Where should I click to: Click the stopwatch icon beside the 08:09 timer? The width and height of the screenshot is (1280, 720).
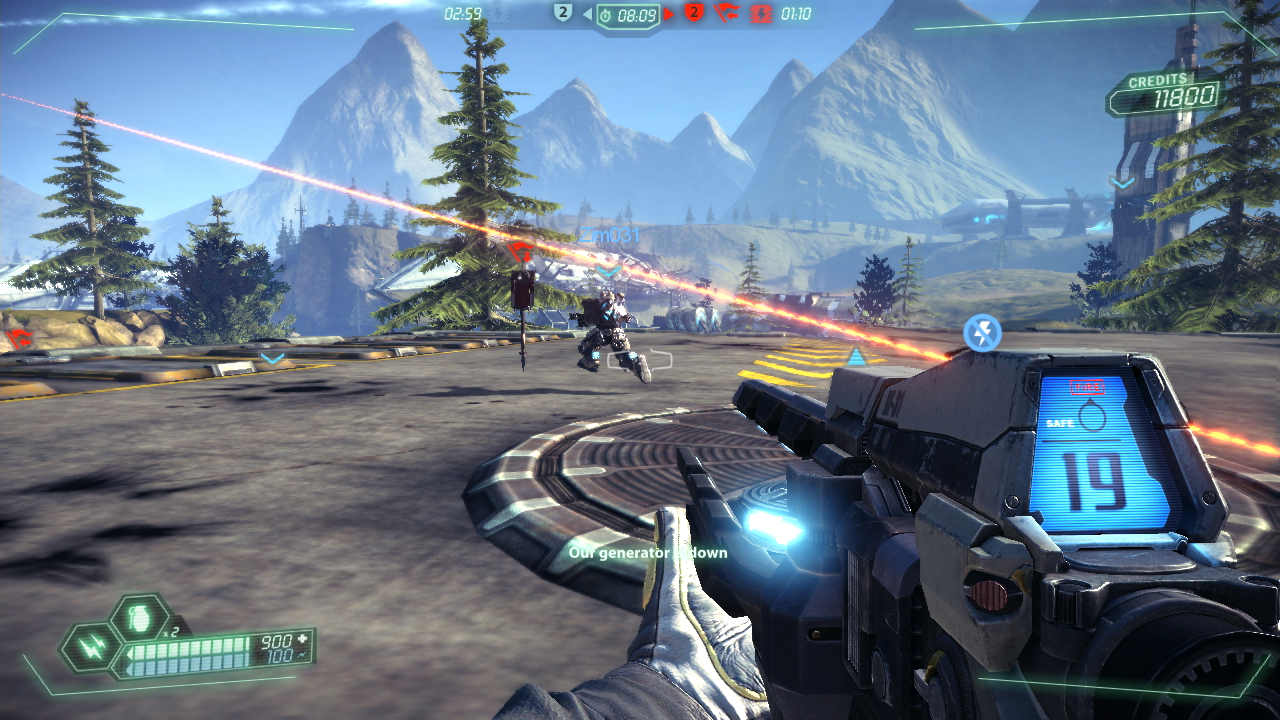point(605,14)
